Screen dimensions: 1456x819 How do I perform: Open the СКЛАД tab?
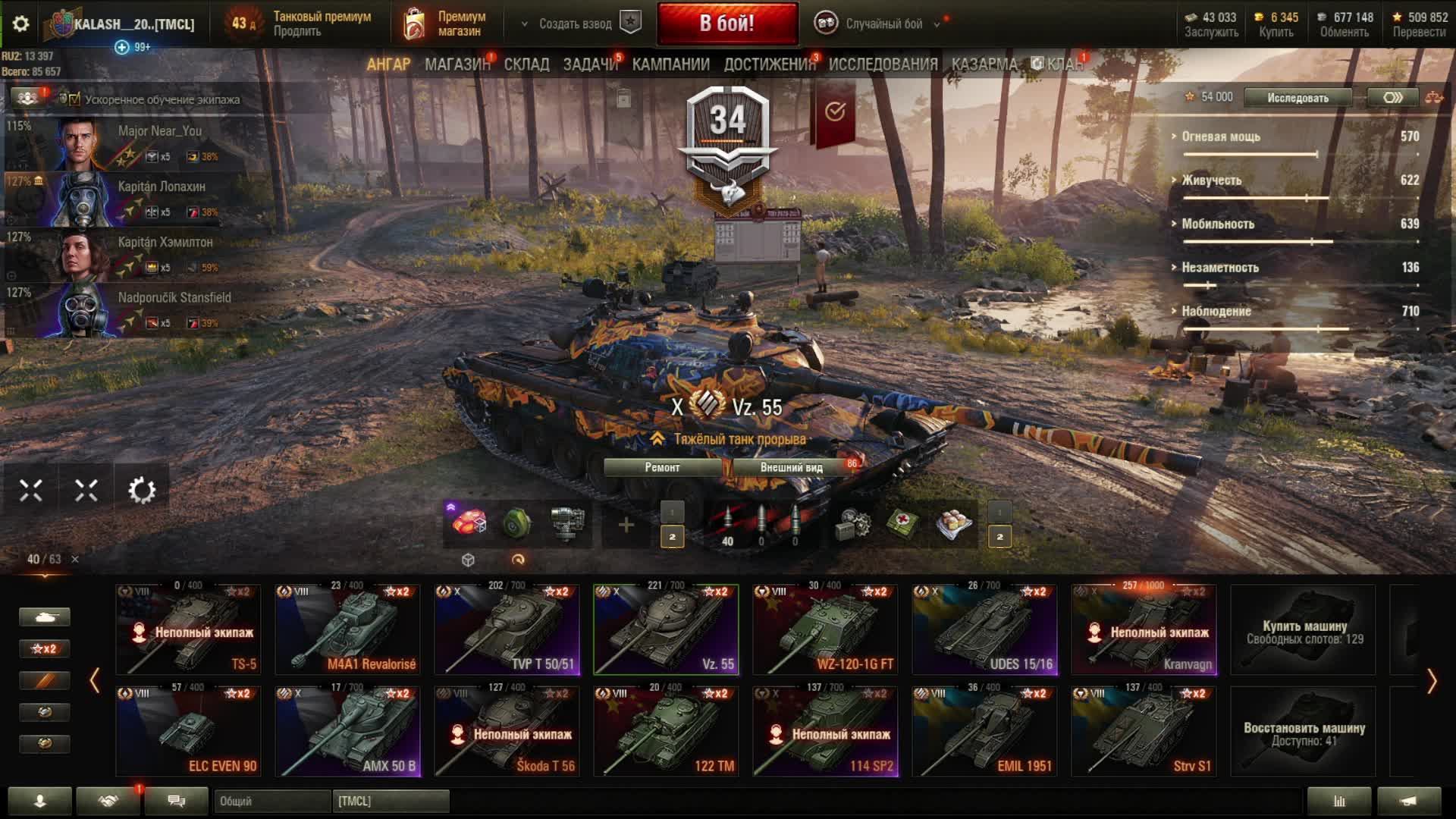(x=526, y=64)
